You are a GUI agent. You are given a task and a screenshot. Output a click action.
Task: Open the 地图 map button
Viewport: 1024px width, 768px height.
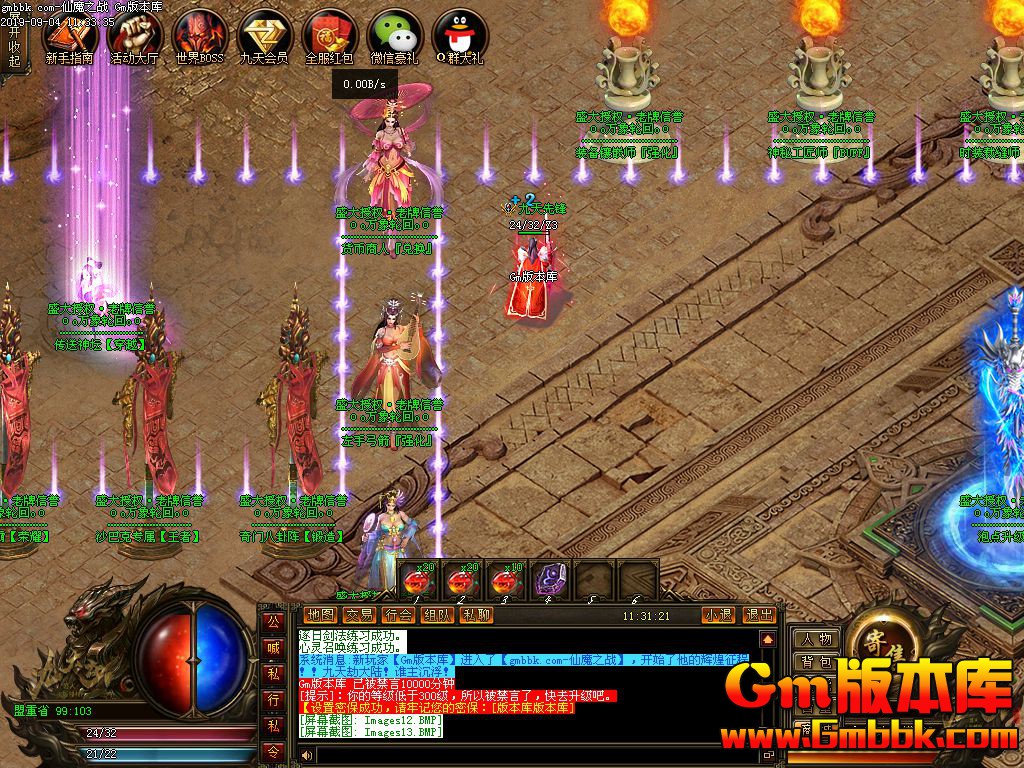320,615
